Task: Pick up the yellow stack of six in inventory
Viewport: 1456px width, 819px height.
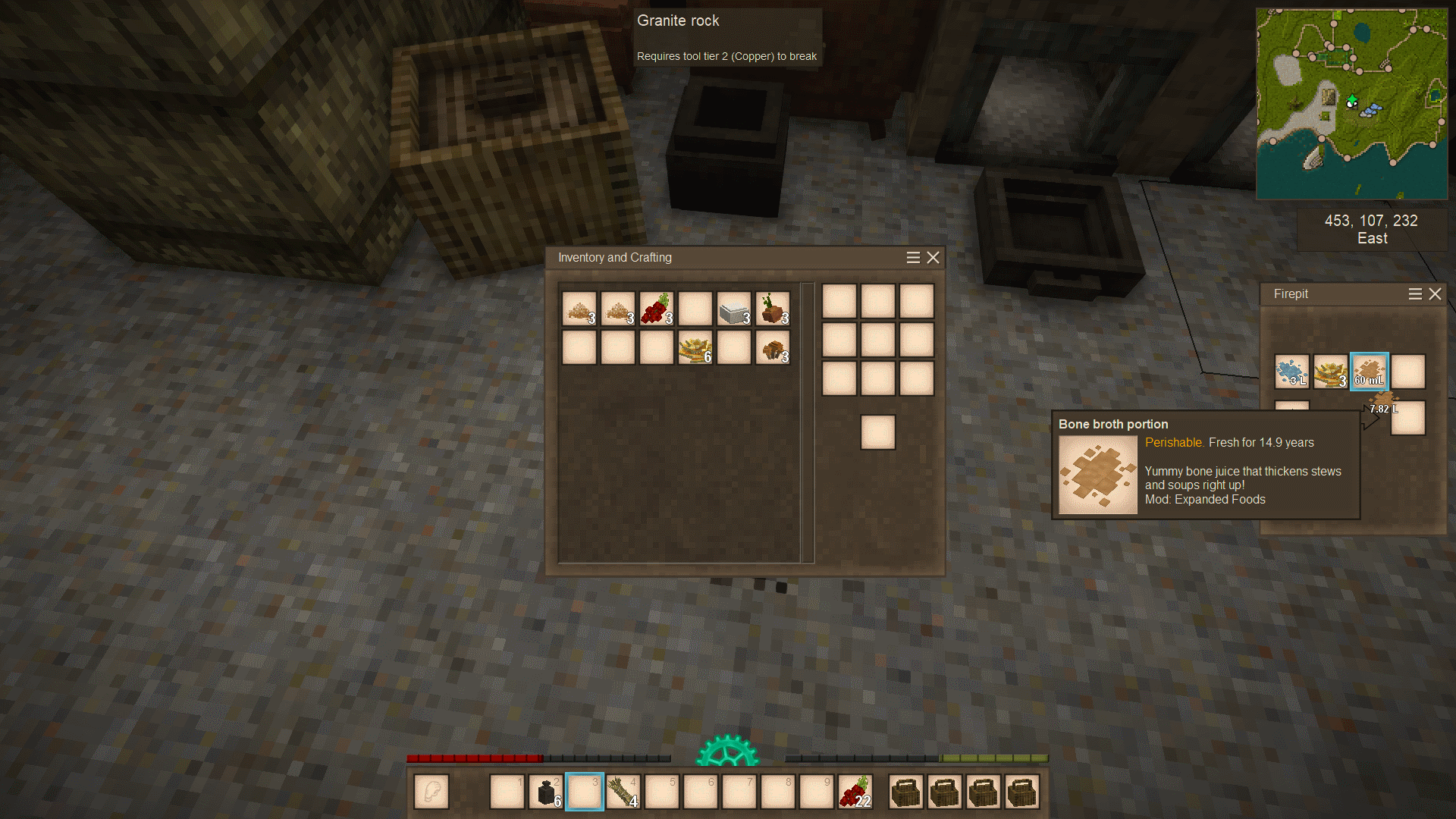Action: tap(695, 348)
